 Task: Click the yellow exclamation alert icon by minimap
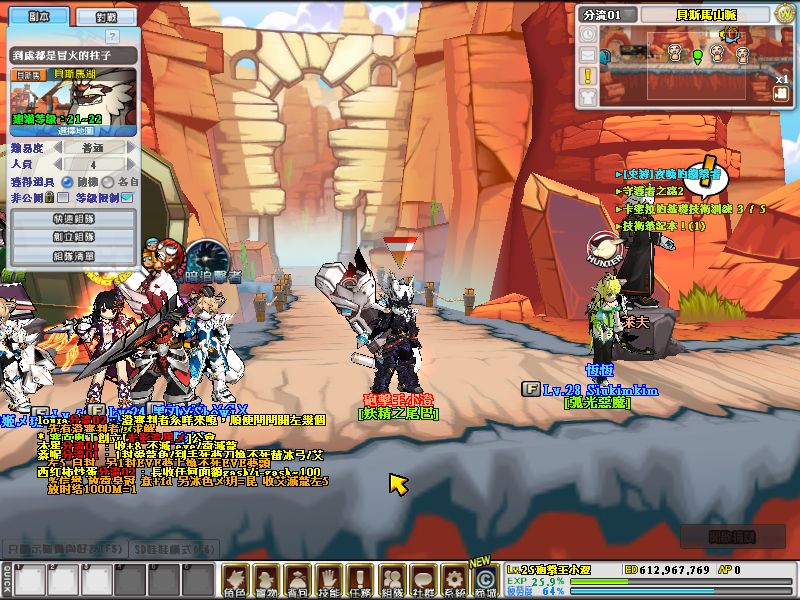click(588, 75)
